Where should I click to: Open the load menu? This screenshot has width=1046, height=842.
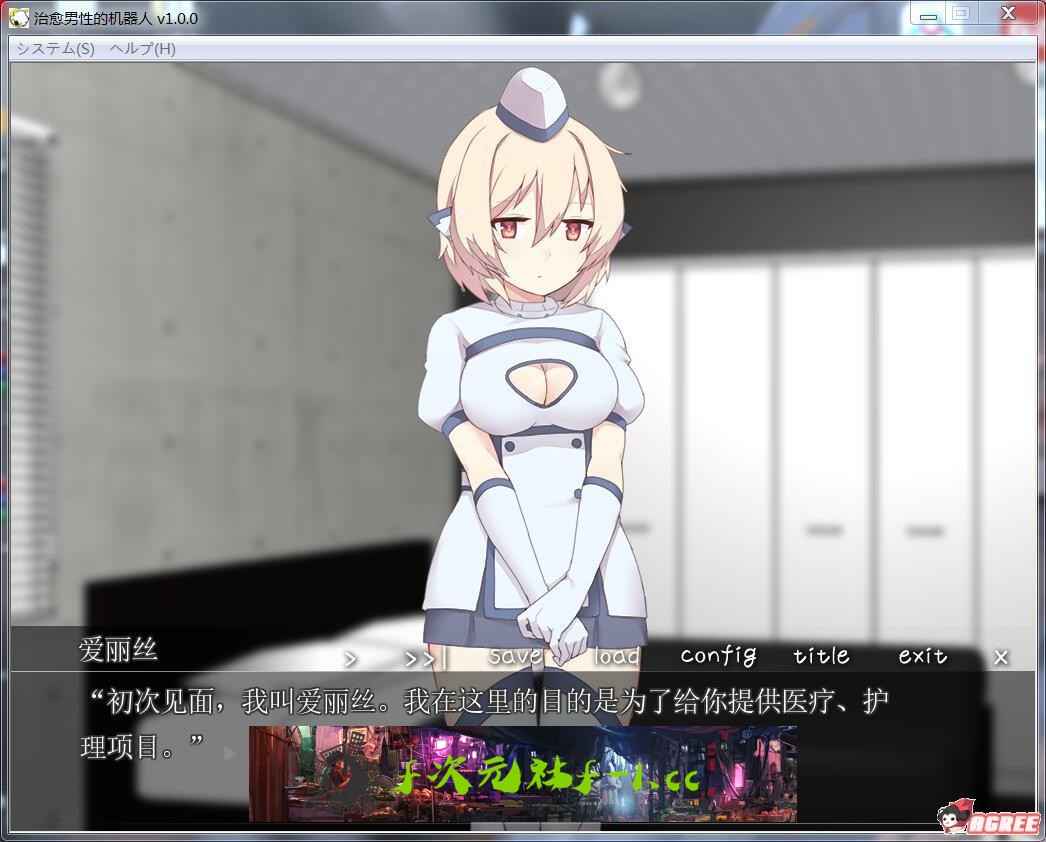tap(616, 656)
